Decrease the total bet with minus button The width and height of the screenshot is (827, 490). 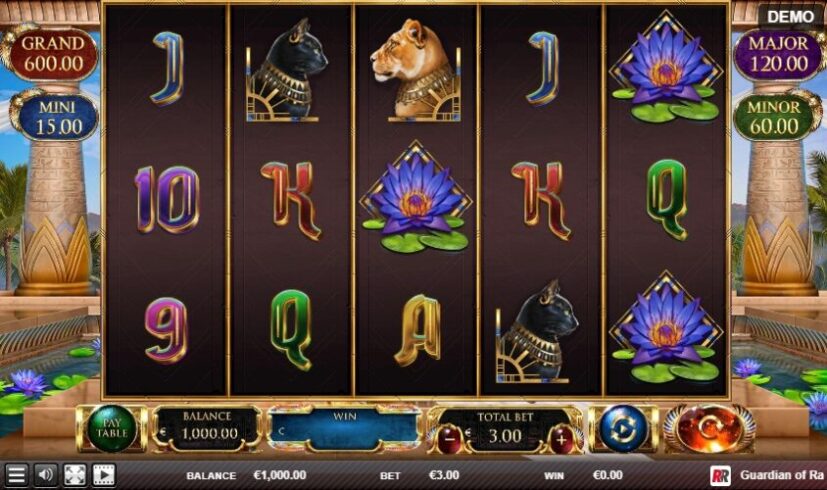(x=450, y=437)
